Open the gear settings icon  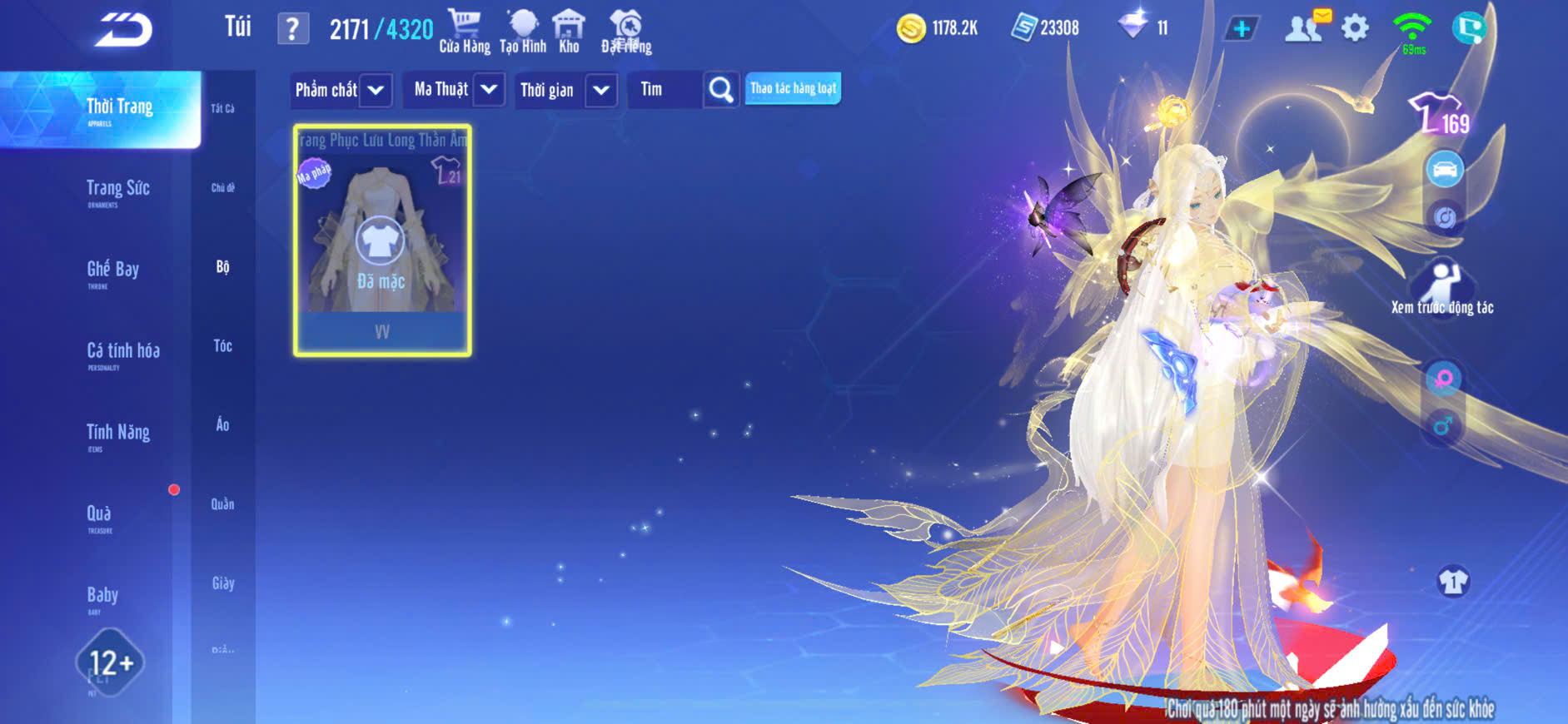coord(1355,29)
